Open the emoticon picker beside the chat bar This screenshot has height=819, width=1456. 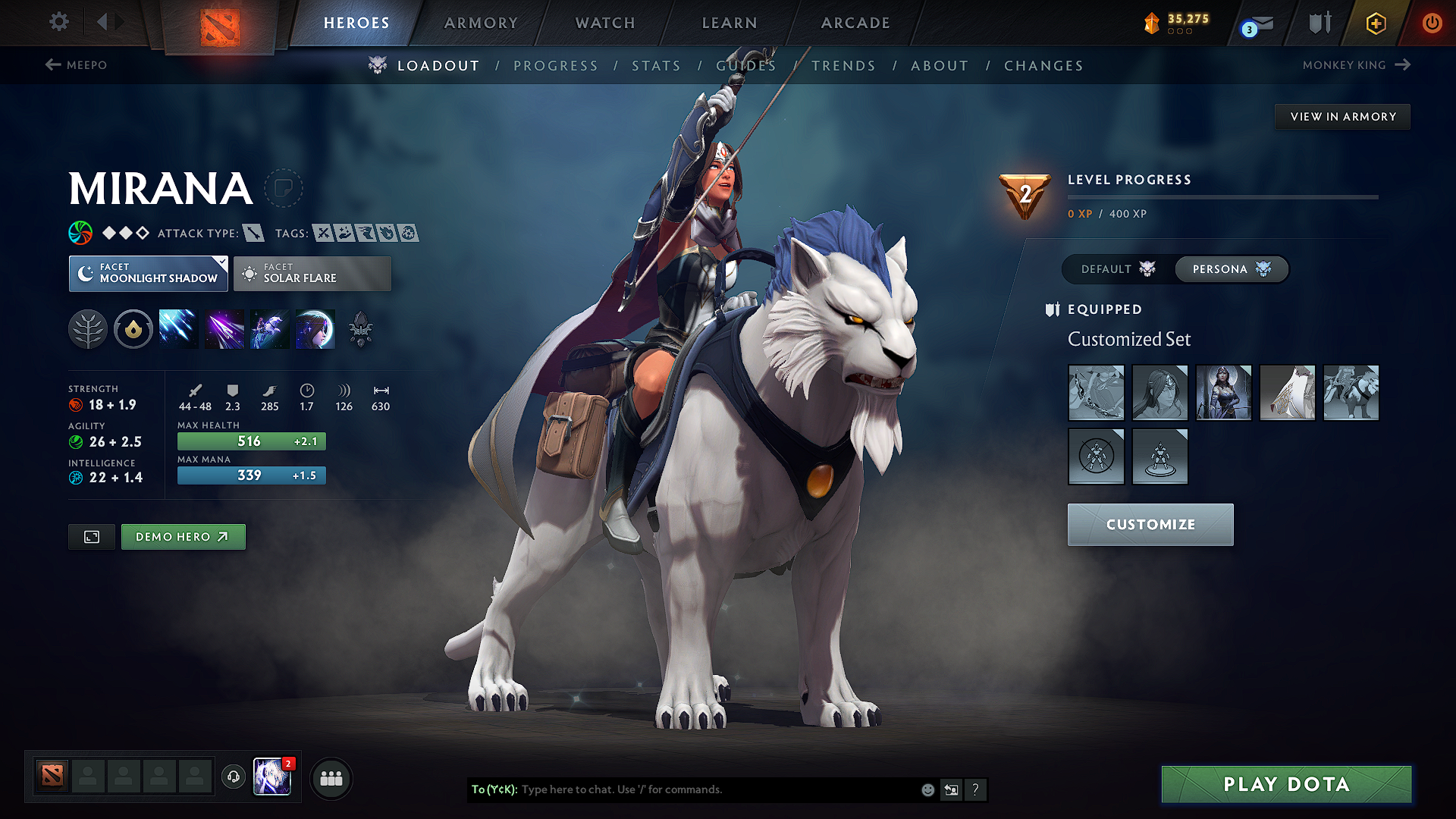(x=927, y=789)
